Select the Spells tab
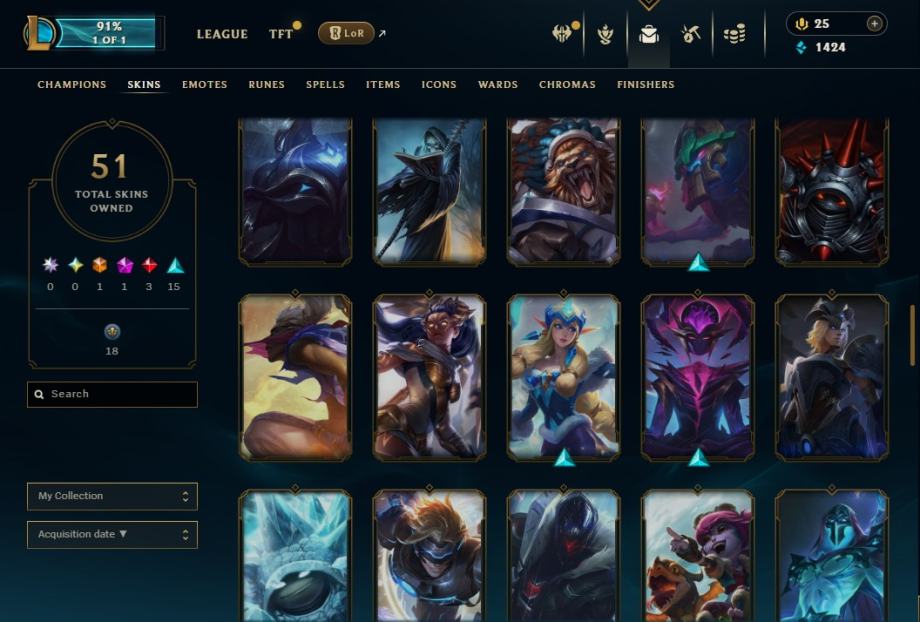The height and width of the screenshot is (622, 920). click(325, 85)
